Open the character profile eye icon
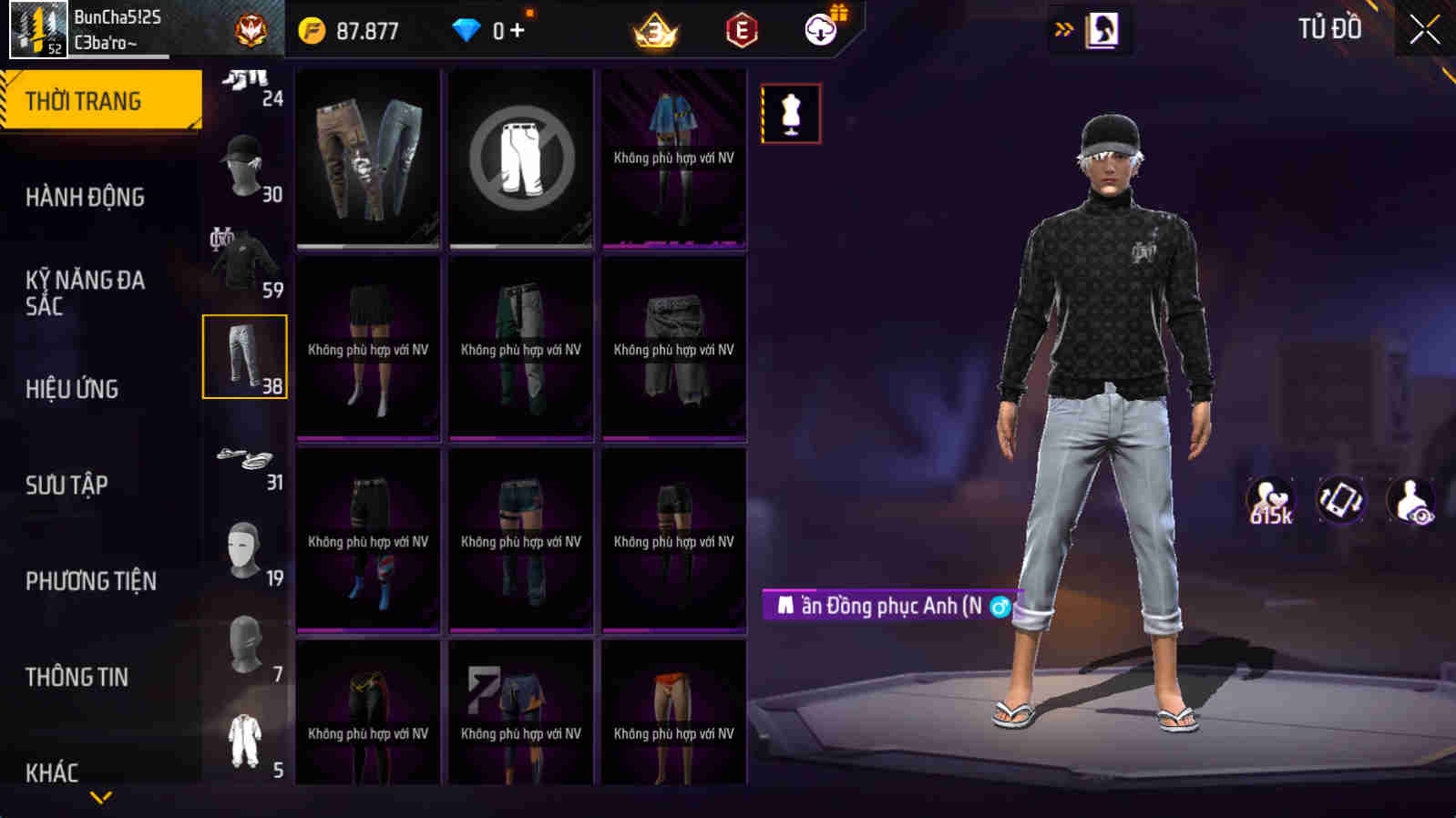1456x818 pixels. tap(1411, 499)
